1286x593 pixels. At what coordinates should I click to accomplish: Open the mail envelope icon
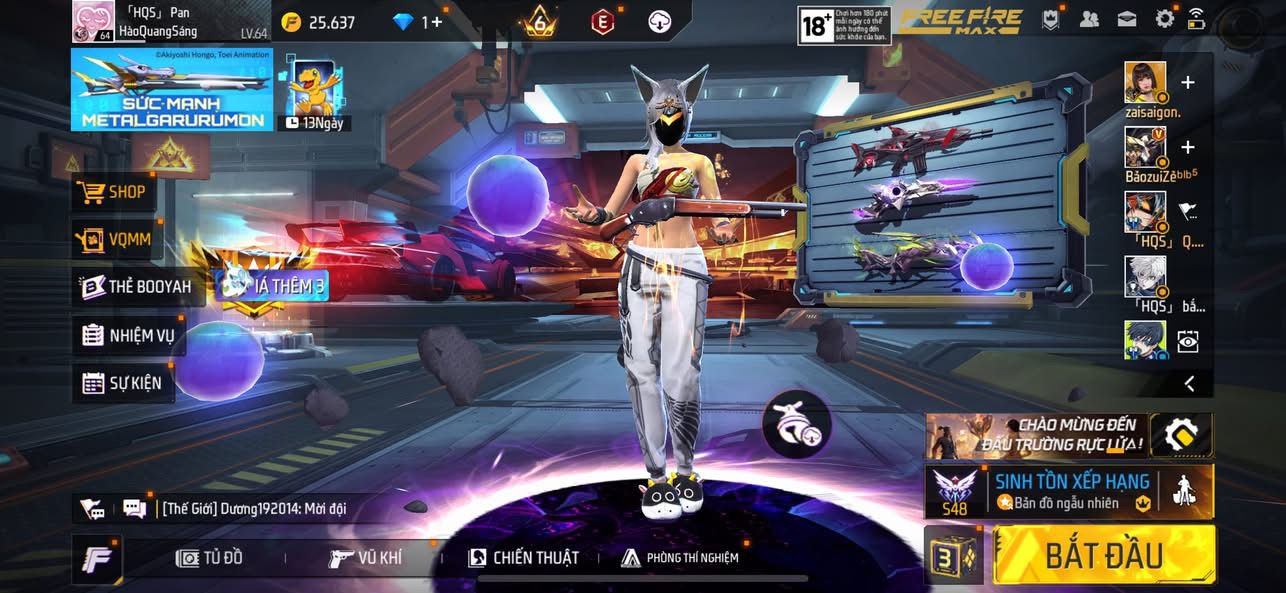click(1127, 19)
